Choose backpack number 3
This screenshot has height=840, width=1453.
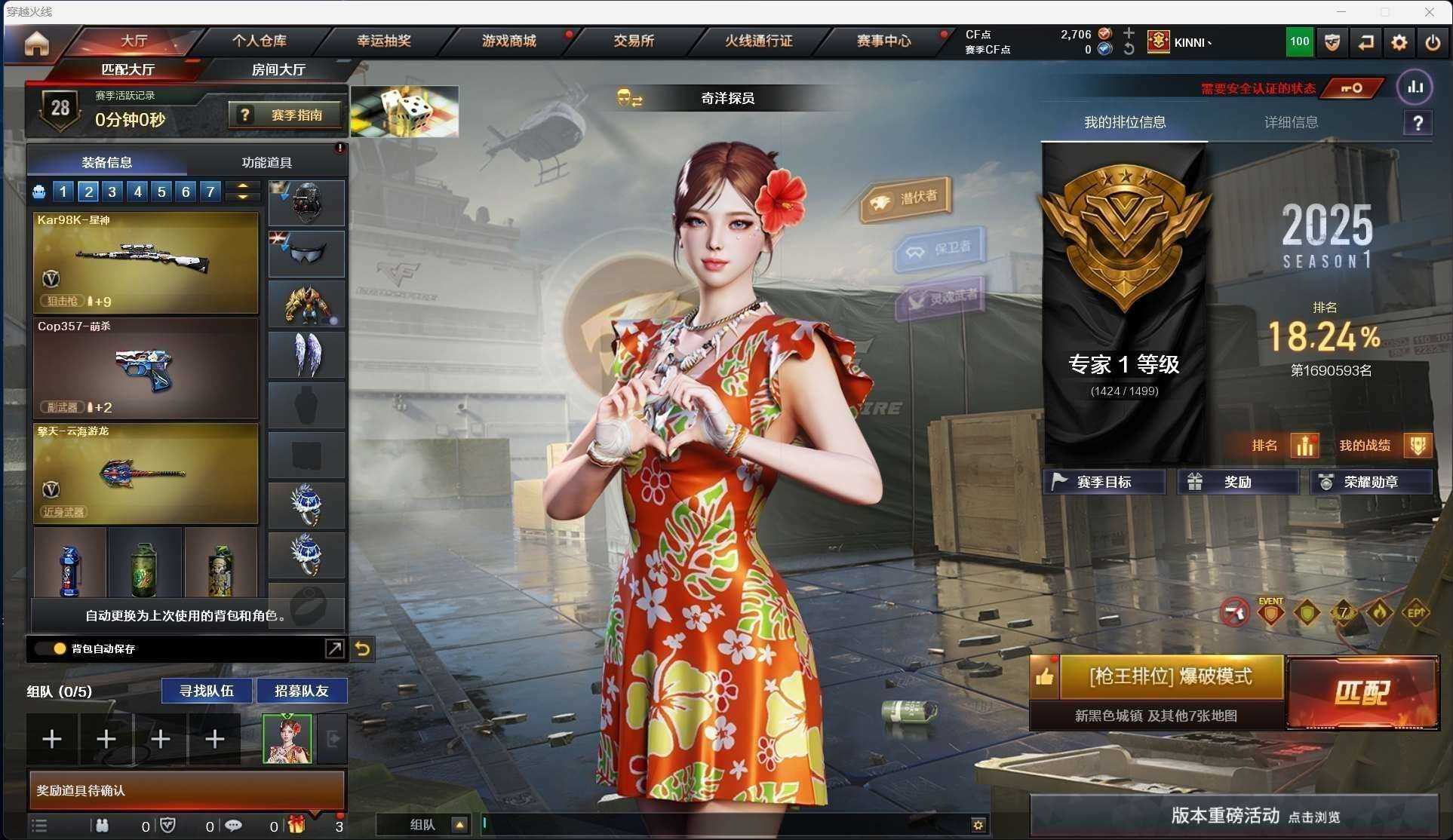(112, 192)
